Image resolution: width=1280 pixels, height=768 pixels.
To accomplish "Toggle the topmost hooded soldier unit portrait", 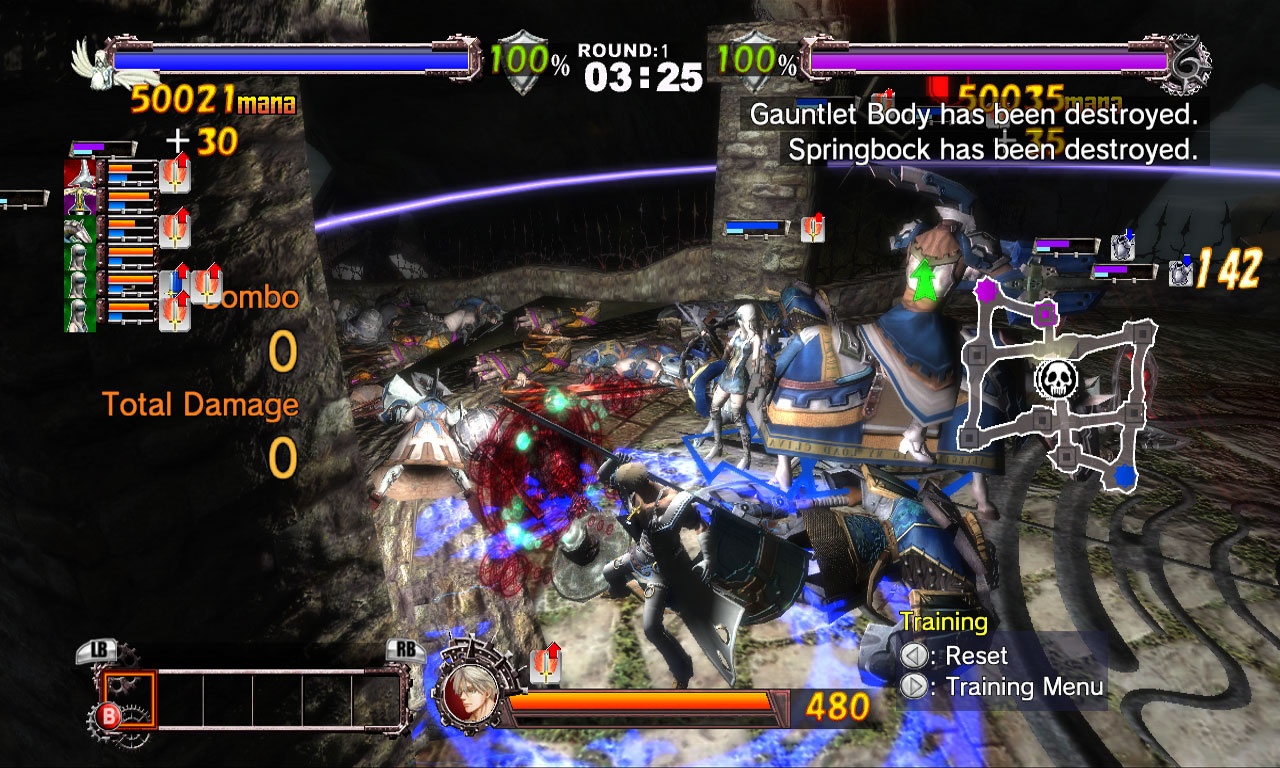I will tap(80, 256).
